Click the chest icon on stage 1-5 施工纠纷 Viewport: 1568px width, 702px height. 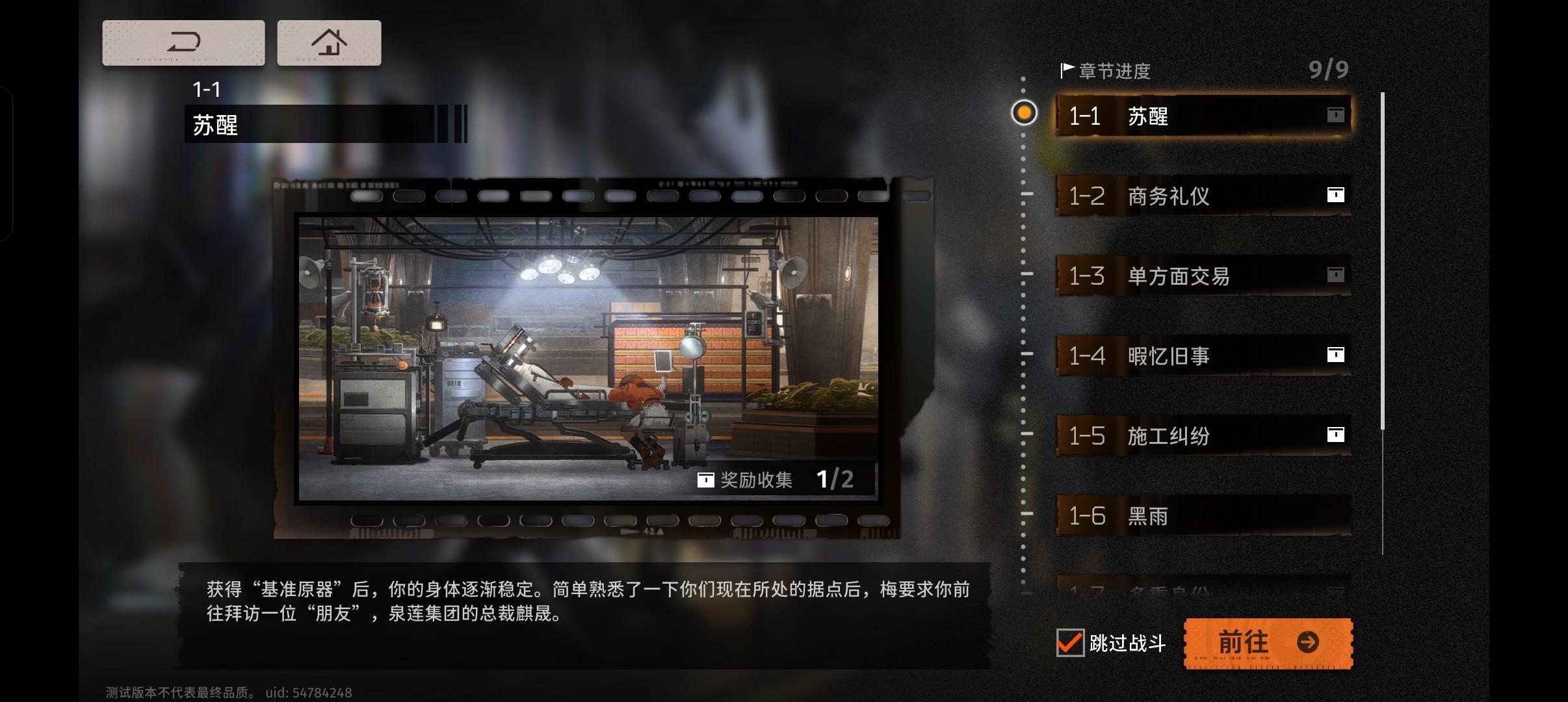(1337, 434)
